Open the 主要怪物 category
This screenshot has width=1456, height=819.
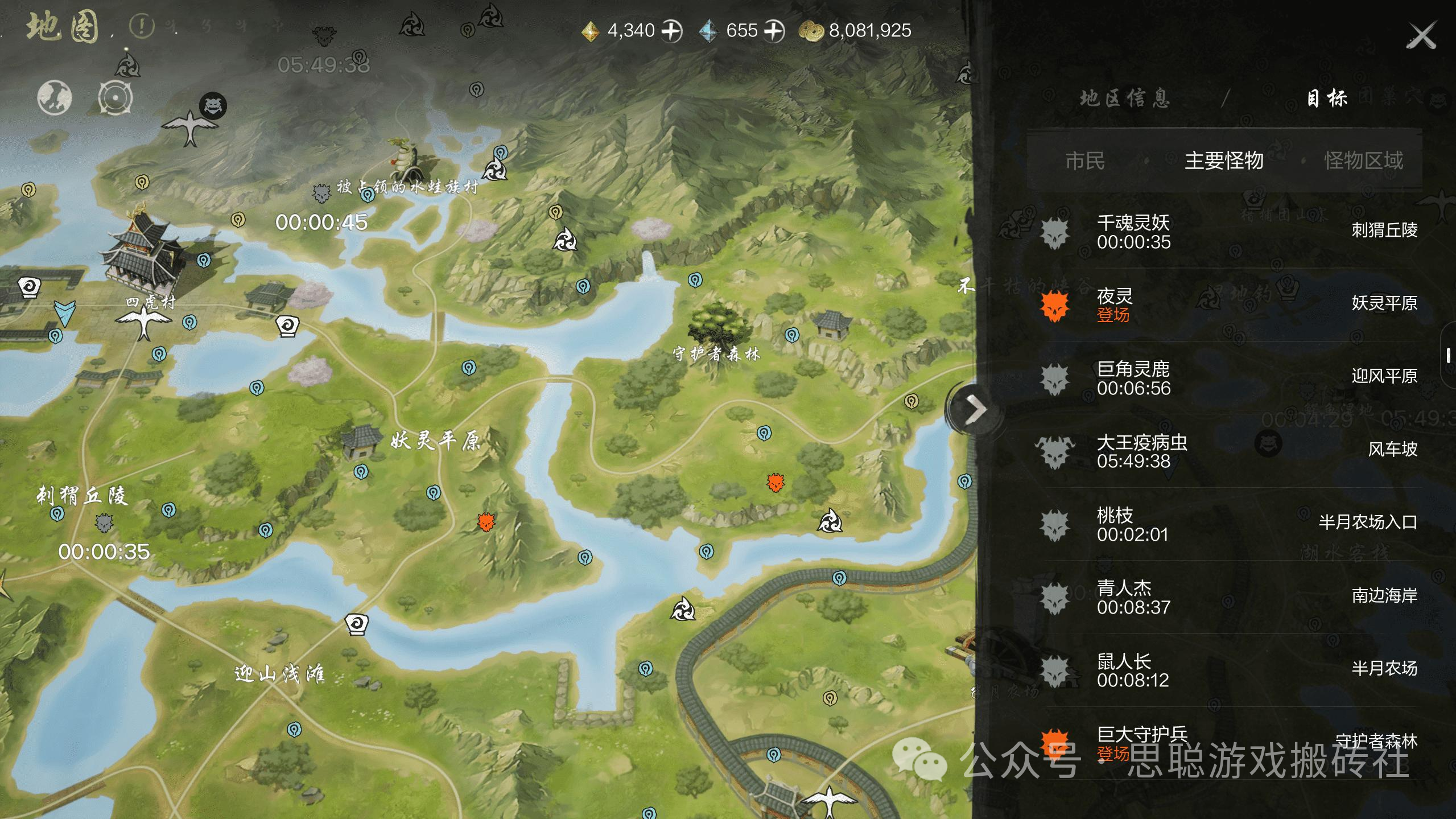[x=1224, y=161]
